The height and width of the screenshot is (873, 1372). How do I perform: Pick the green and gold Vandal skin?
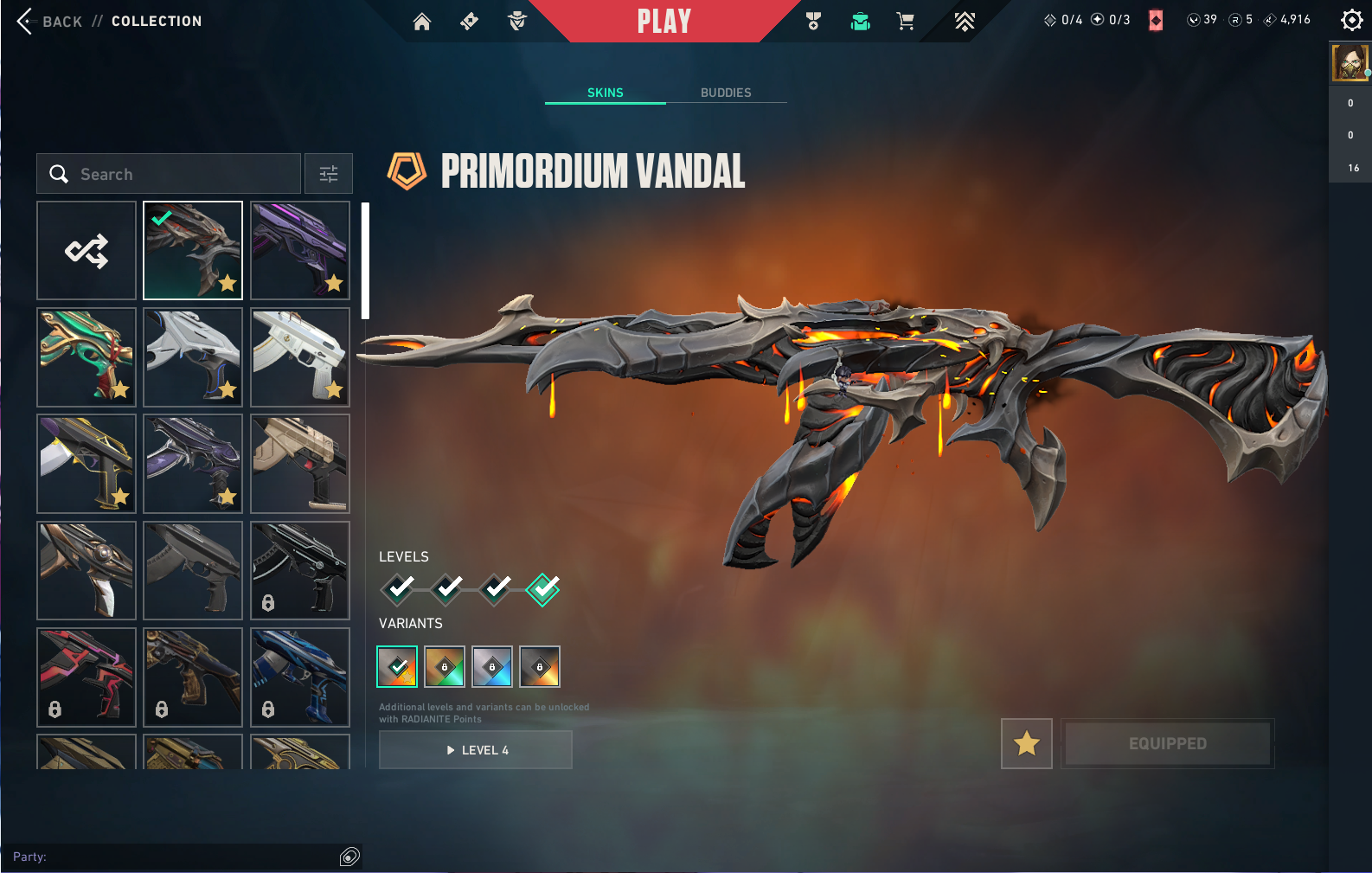point(87,357)
